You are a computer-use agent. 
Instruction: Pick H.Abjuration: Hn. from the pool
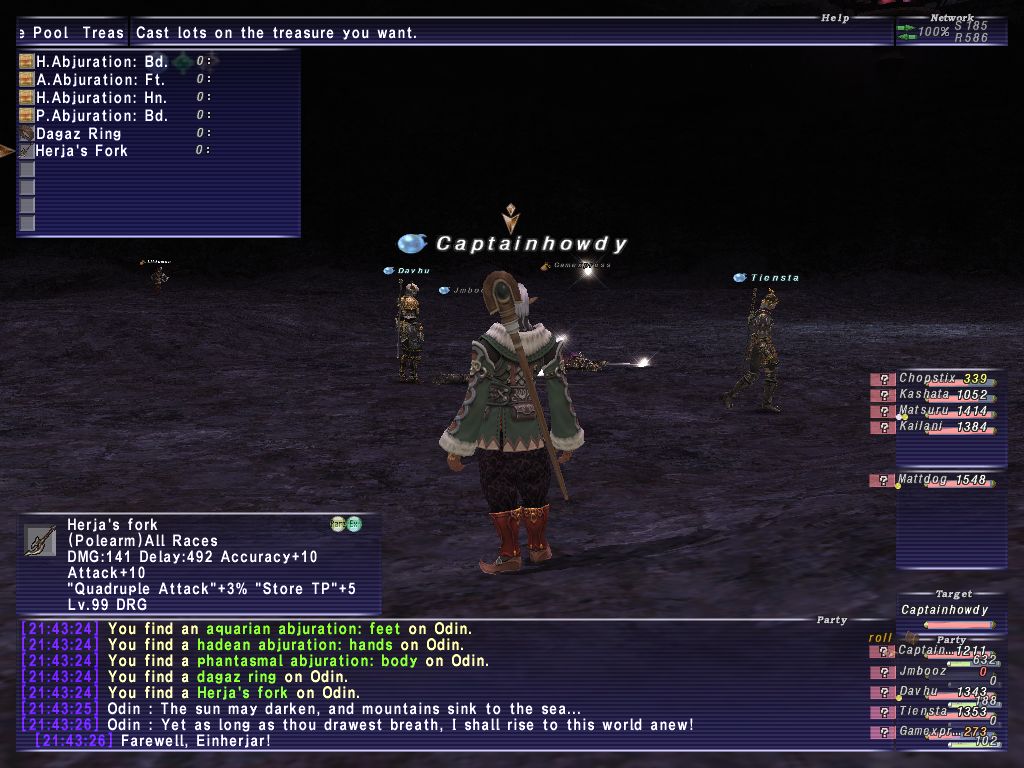tap(101, 98)
